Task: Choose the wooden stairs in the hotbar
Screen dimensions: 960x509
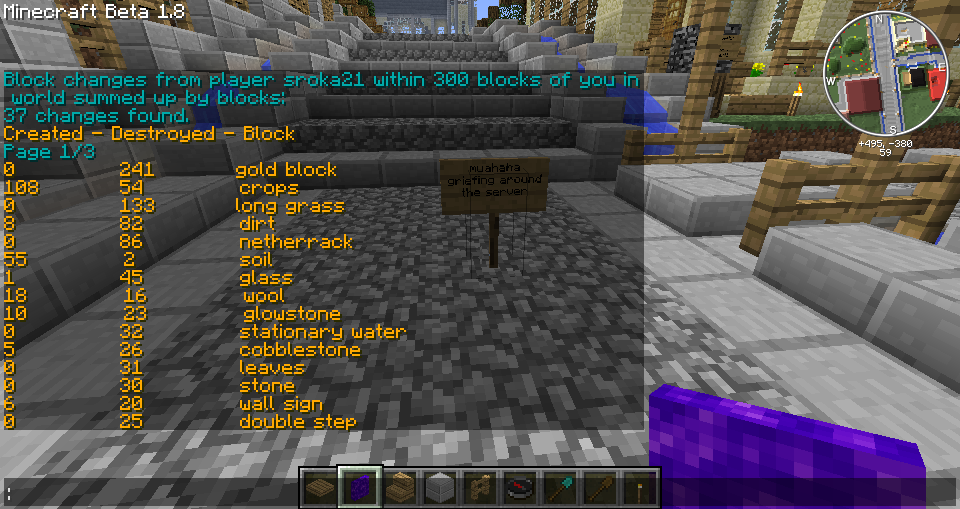Action: click(400, 487)
